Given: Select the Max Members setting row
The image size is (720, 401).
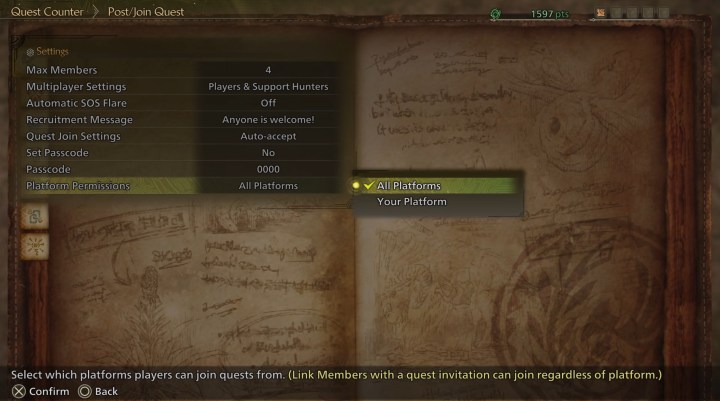Looking at the screenshot, I should (180, 70).
